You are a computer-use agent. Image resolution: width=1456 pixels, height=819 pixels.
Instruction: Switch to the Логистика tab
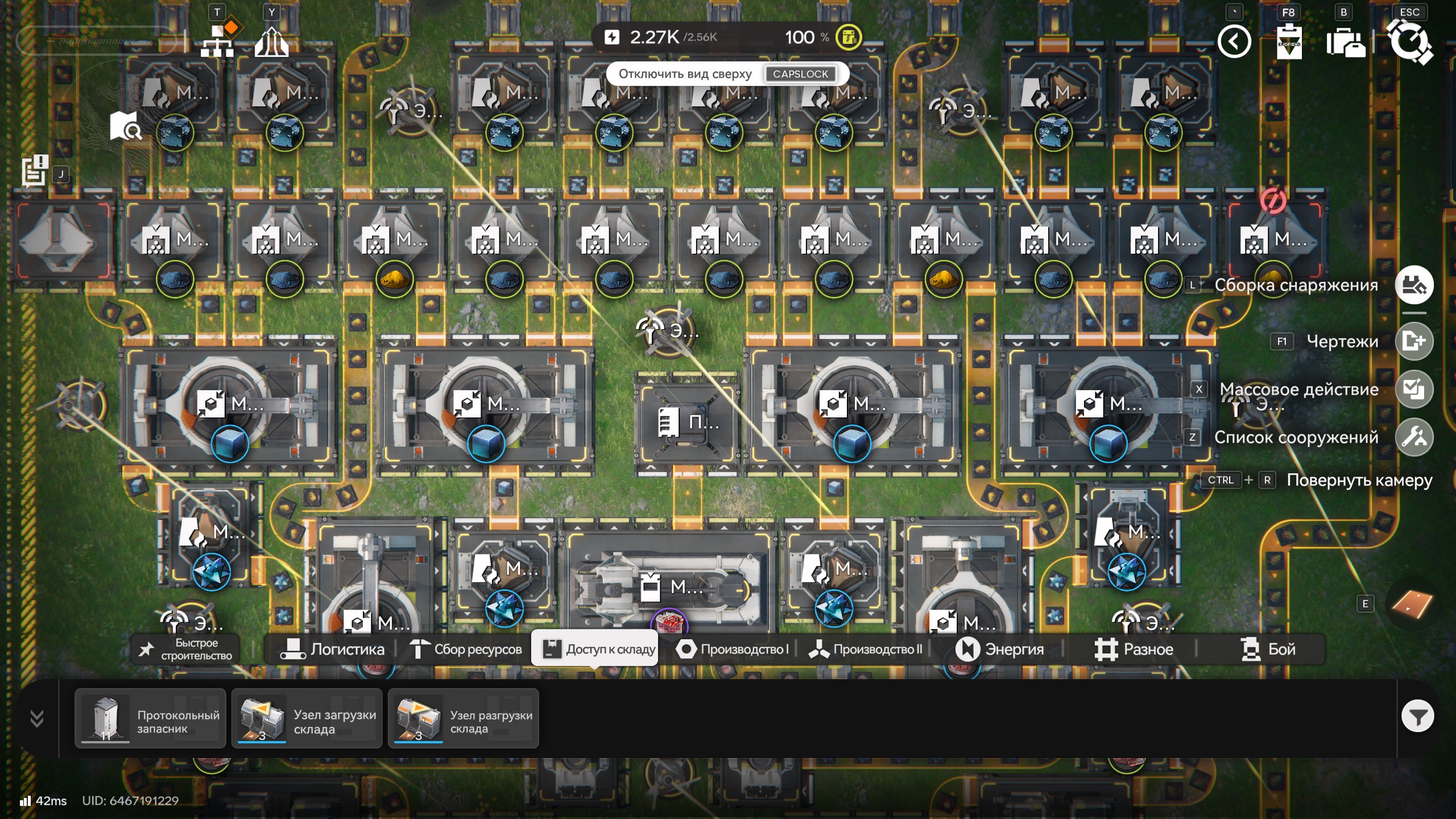click(x=333, y=650)
